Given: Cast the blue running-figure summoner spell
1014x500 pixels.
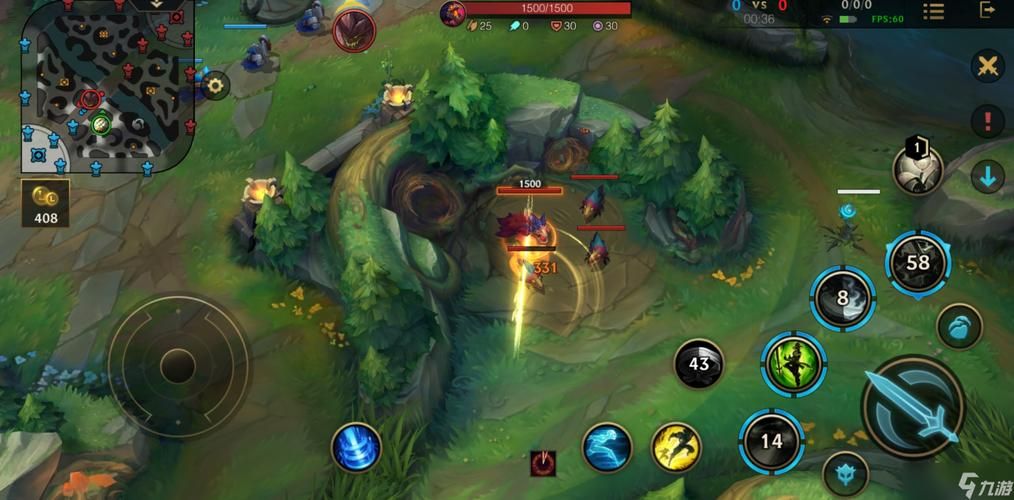Looking at the screenshot, I should click(607, 446).
